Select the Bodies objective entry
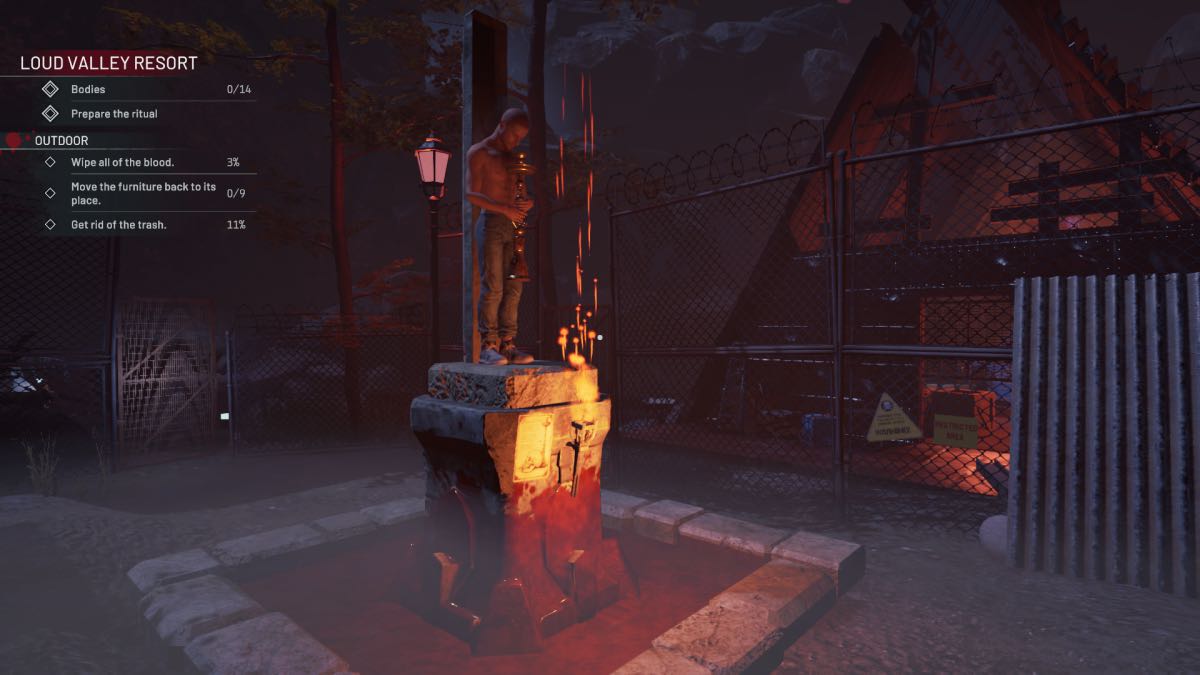Image resolution: width=1200 pixels, height=675 pixels. click(x=88, y=90)
